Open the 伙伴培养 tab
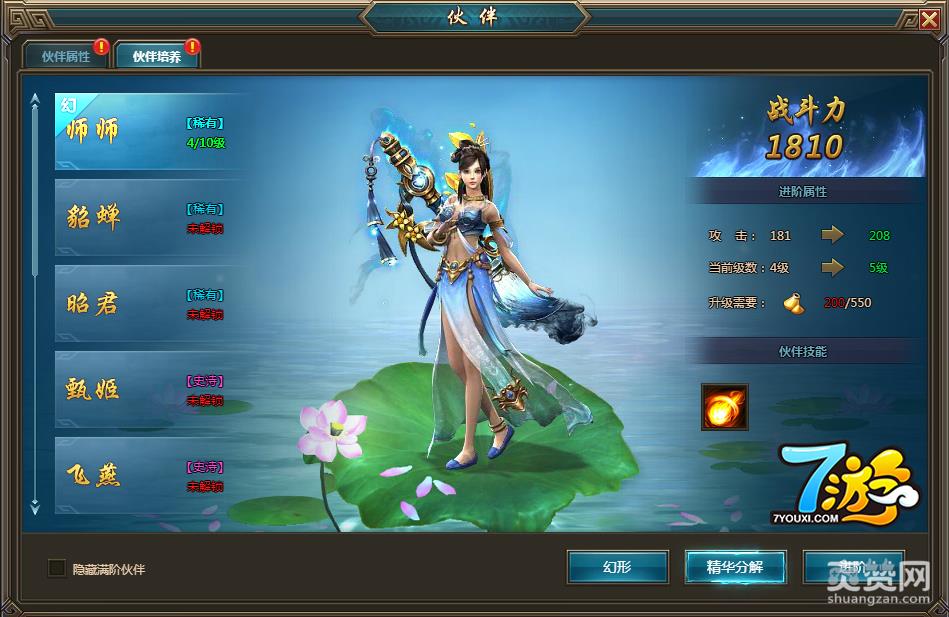949x617 pixels. pos(157,56)
